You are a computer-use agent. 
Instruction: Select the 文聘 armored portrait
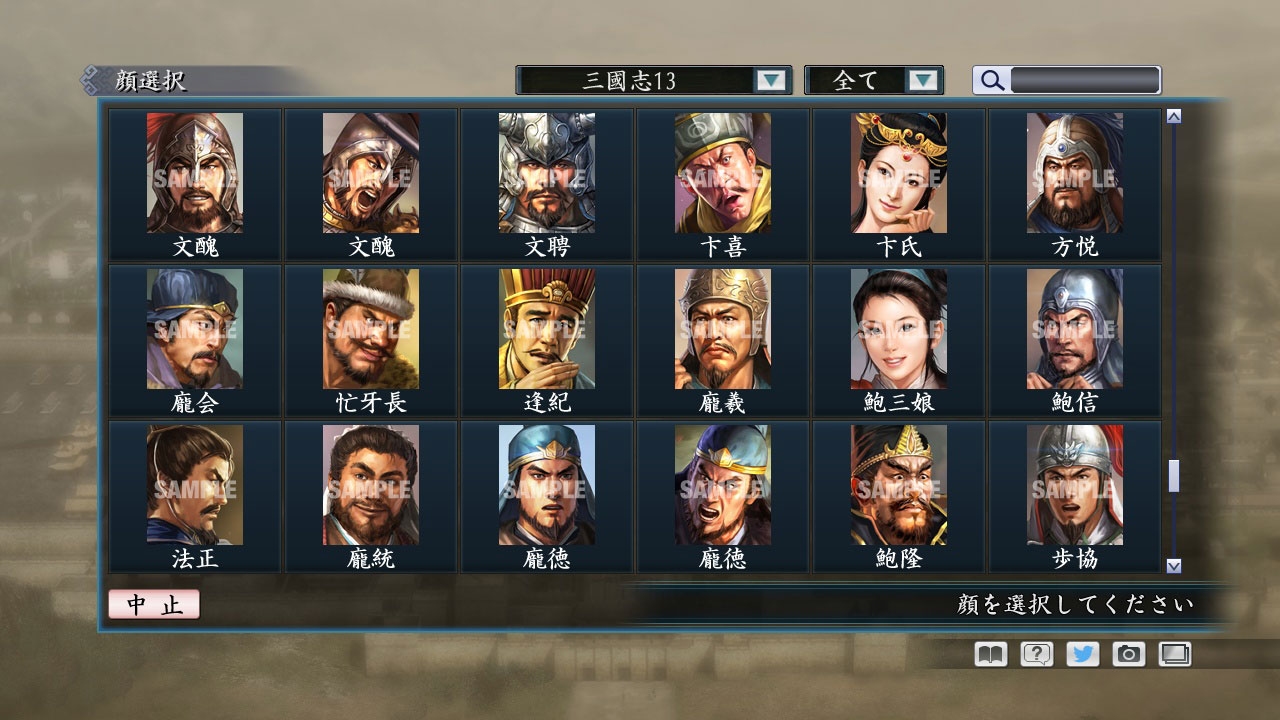coord(547,174)
